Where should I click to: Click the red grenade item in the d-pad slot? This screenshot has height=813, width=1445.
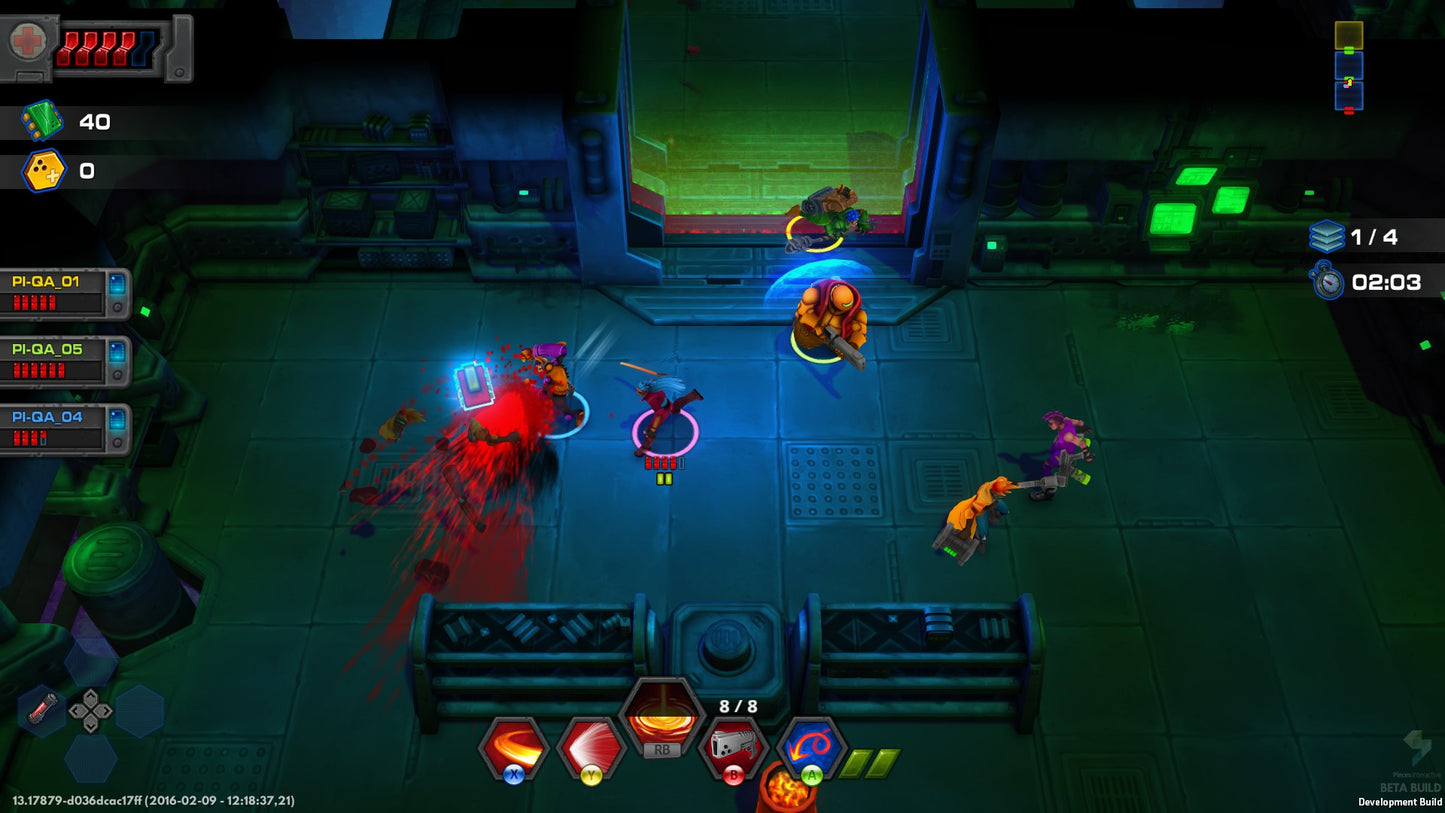[x=39, y=709]
